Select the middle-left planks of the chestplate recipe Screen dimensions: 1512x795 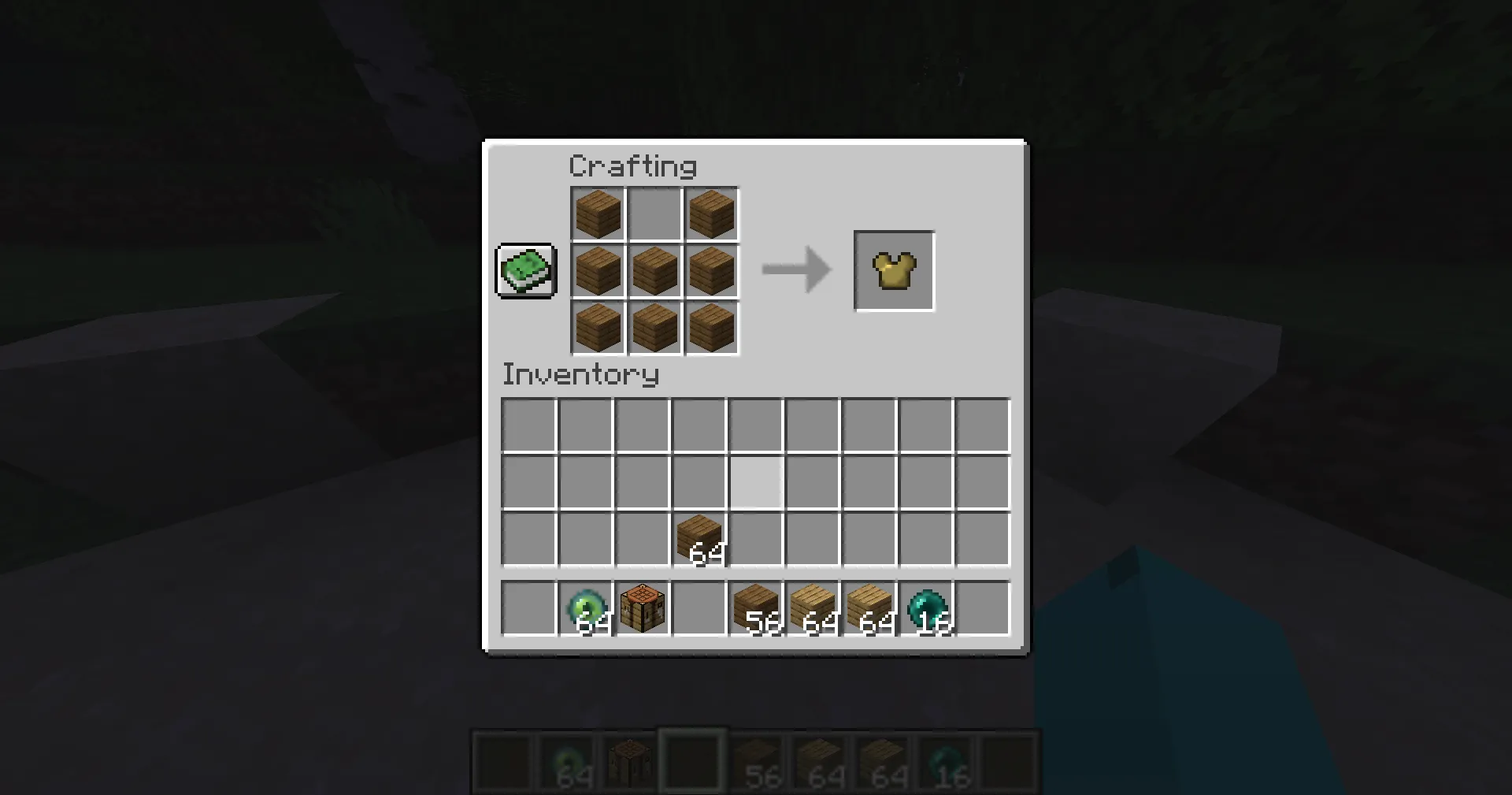(x=597, y=271)
